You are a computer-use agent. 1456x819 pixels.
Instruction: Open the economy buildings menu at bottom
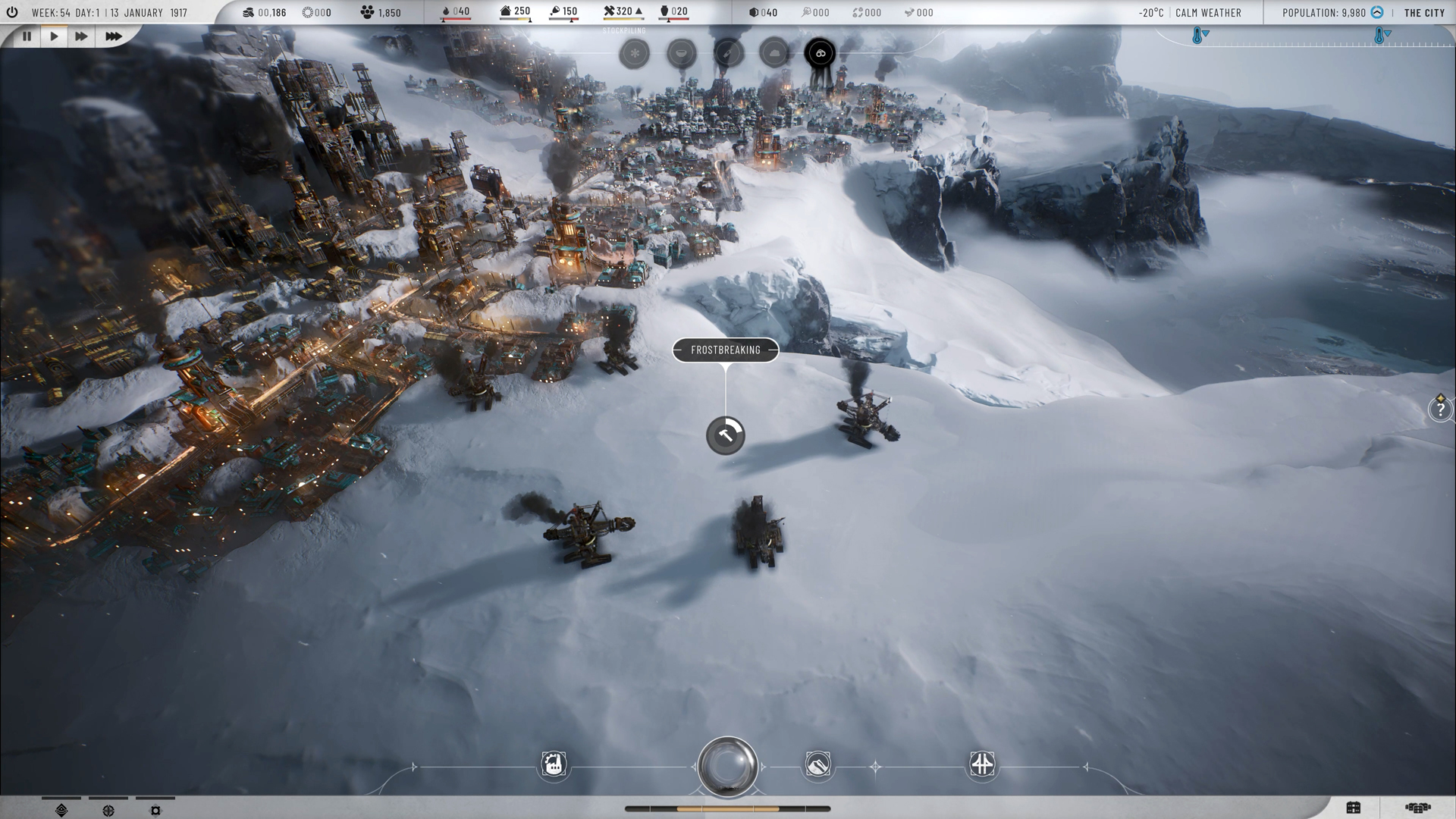[x=554, y=764]
